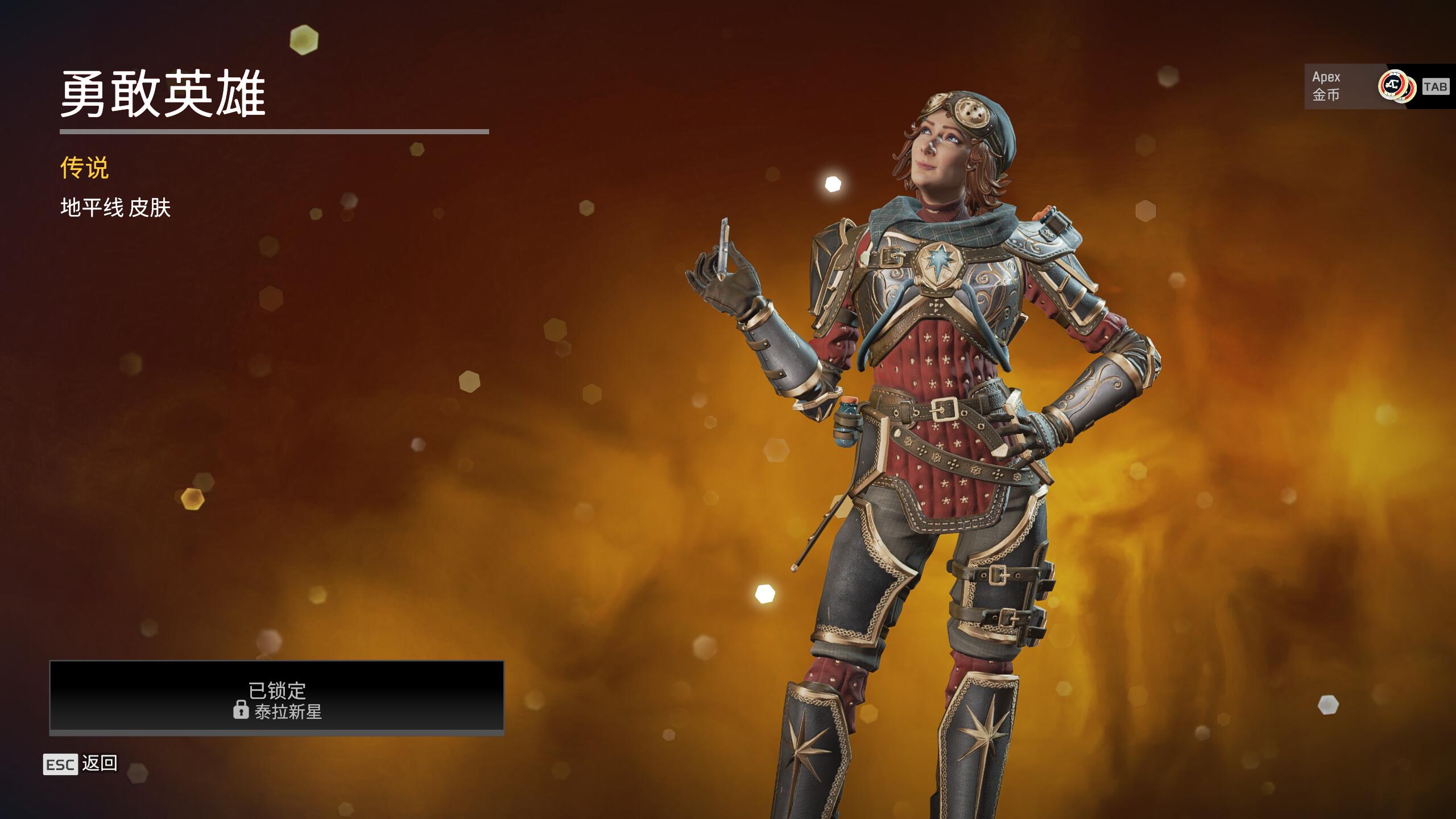Open the Apex 金币 coins panel

1365,86
